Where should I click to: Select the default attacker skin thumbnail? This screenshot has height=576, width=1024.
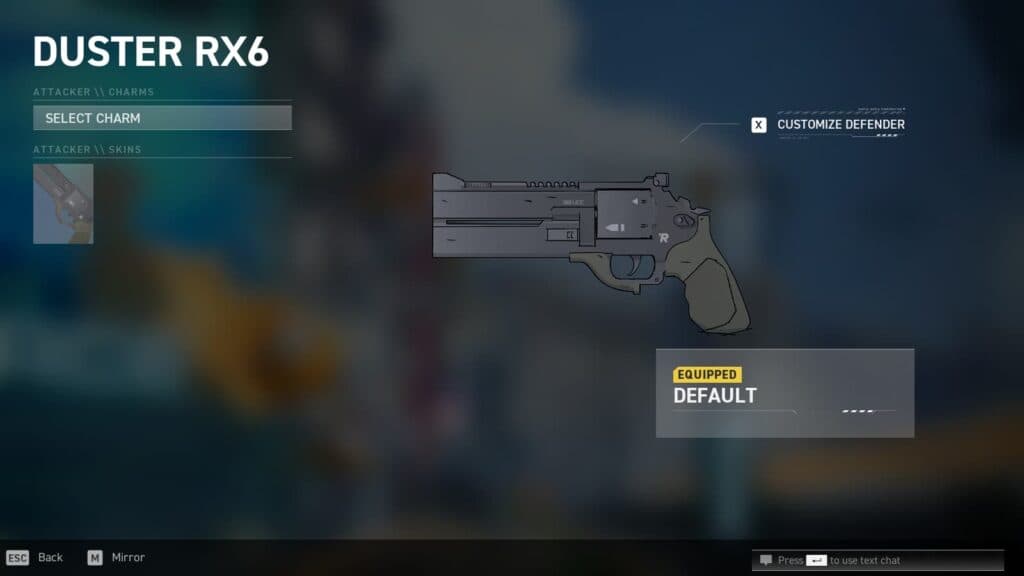pos(63,204)
